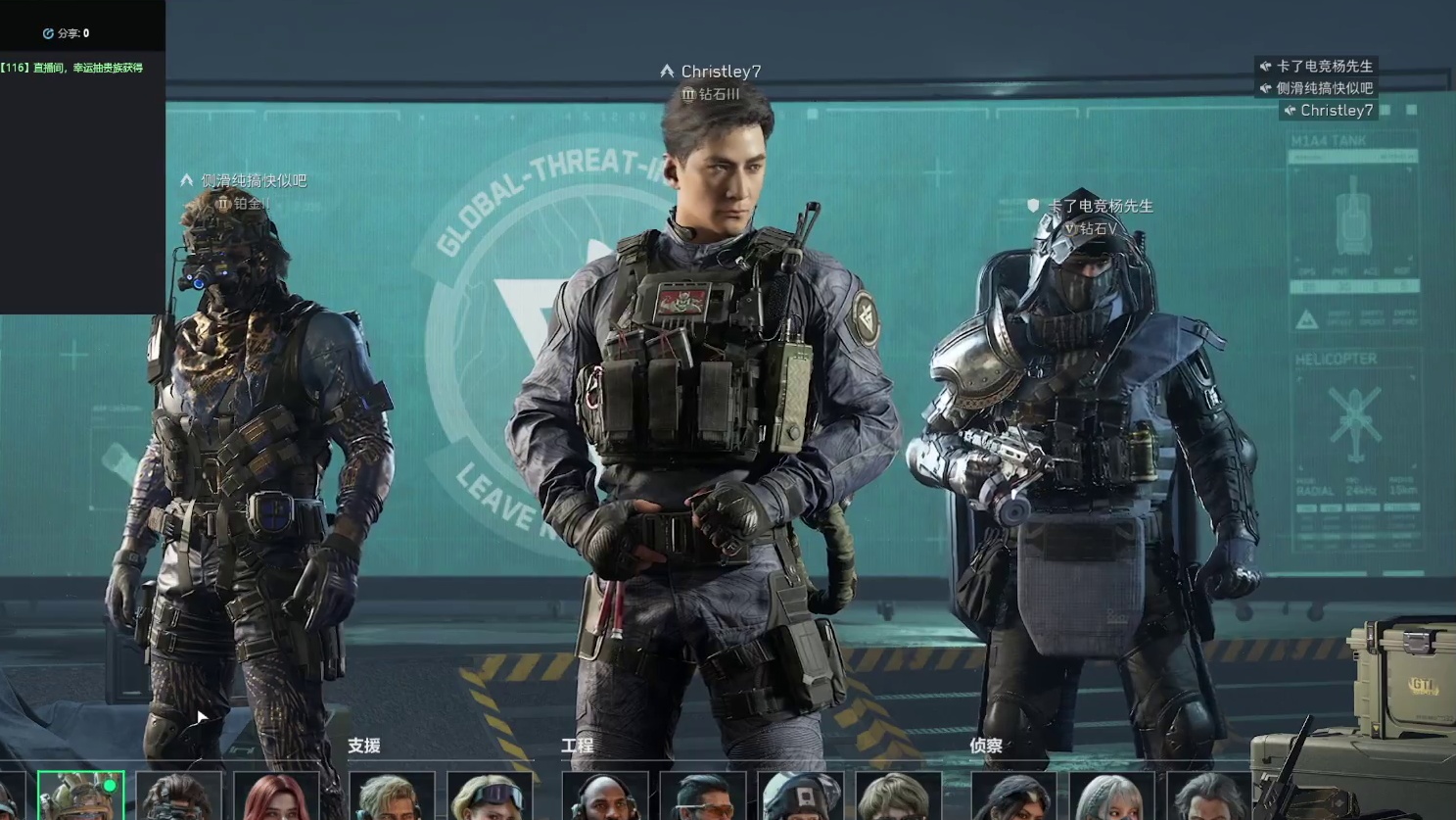Select the first portrait under 支援
1456x820 pixels.
(392, 796)
